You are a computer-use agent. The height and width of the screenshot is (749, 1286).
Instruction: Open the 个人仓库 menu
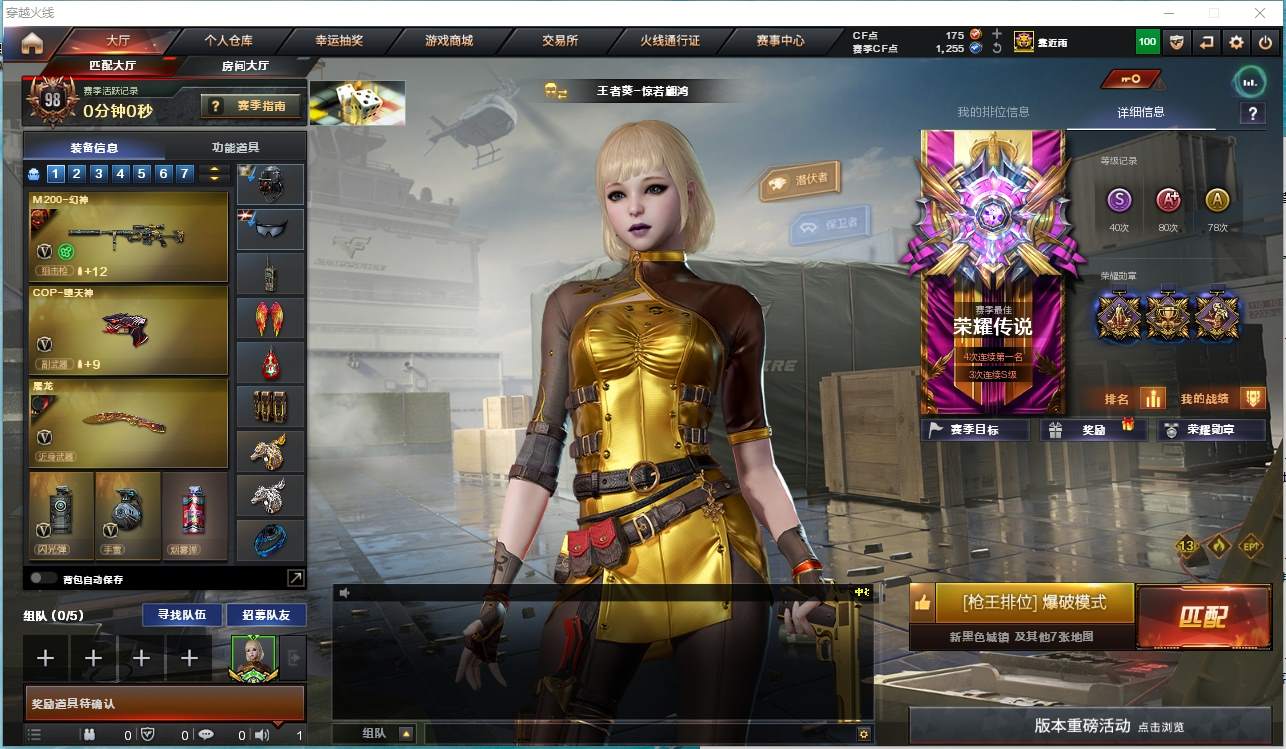click(x=228, y=41)
